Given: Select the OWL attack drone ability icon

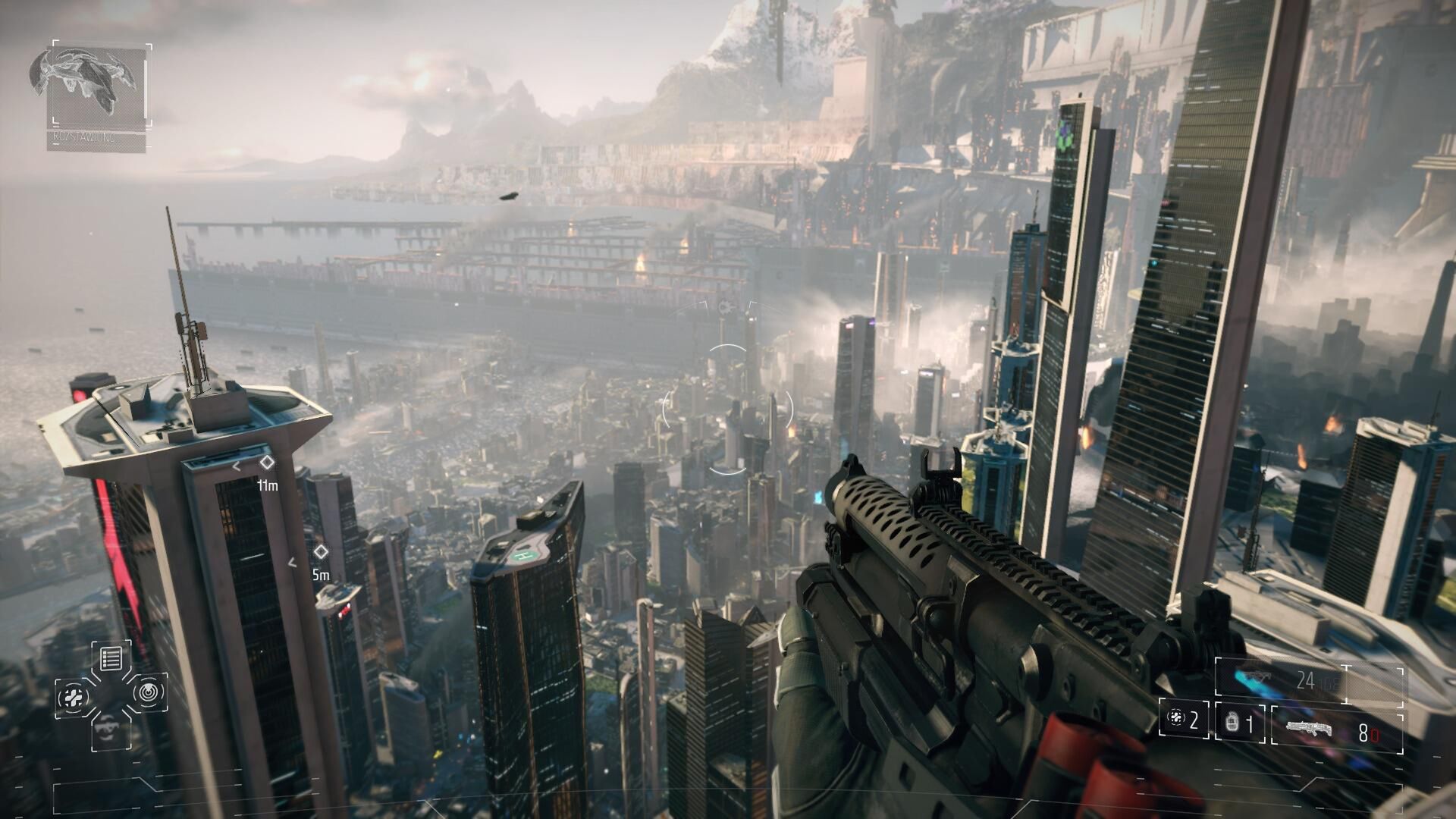Looking at the screenshot, I should click(108, 730).
